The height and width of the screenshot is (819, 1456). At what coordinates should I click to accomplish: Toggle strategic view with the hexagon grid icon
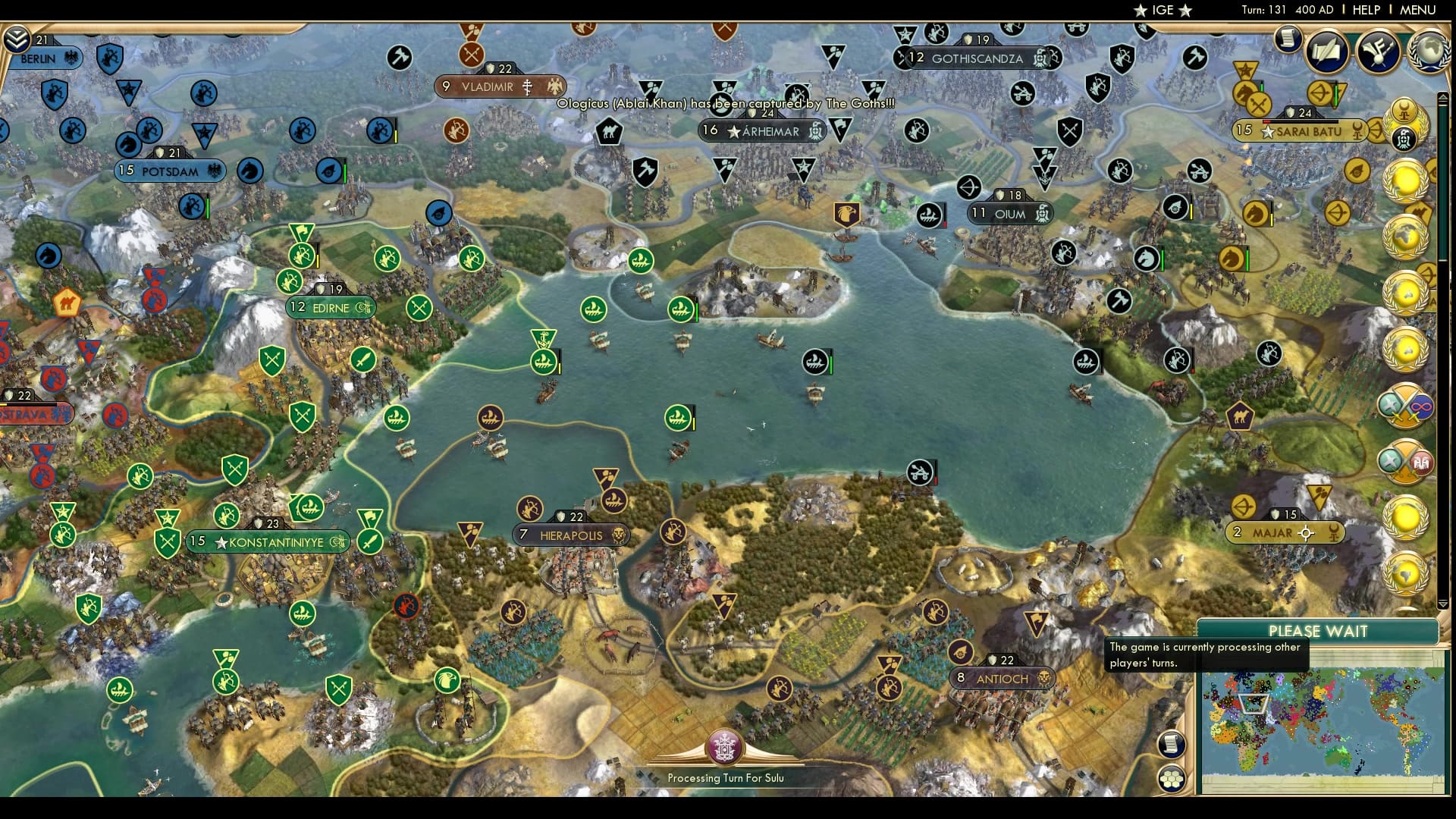coord(1172,777)
